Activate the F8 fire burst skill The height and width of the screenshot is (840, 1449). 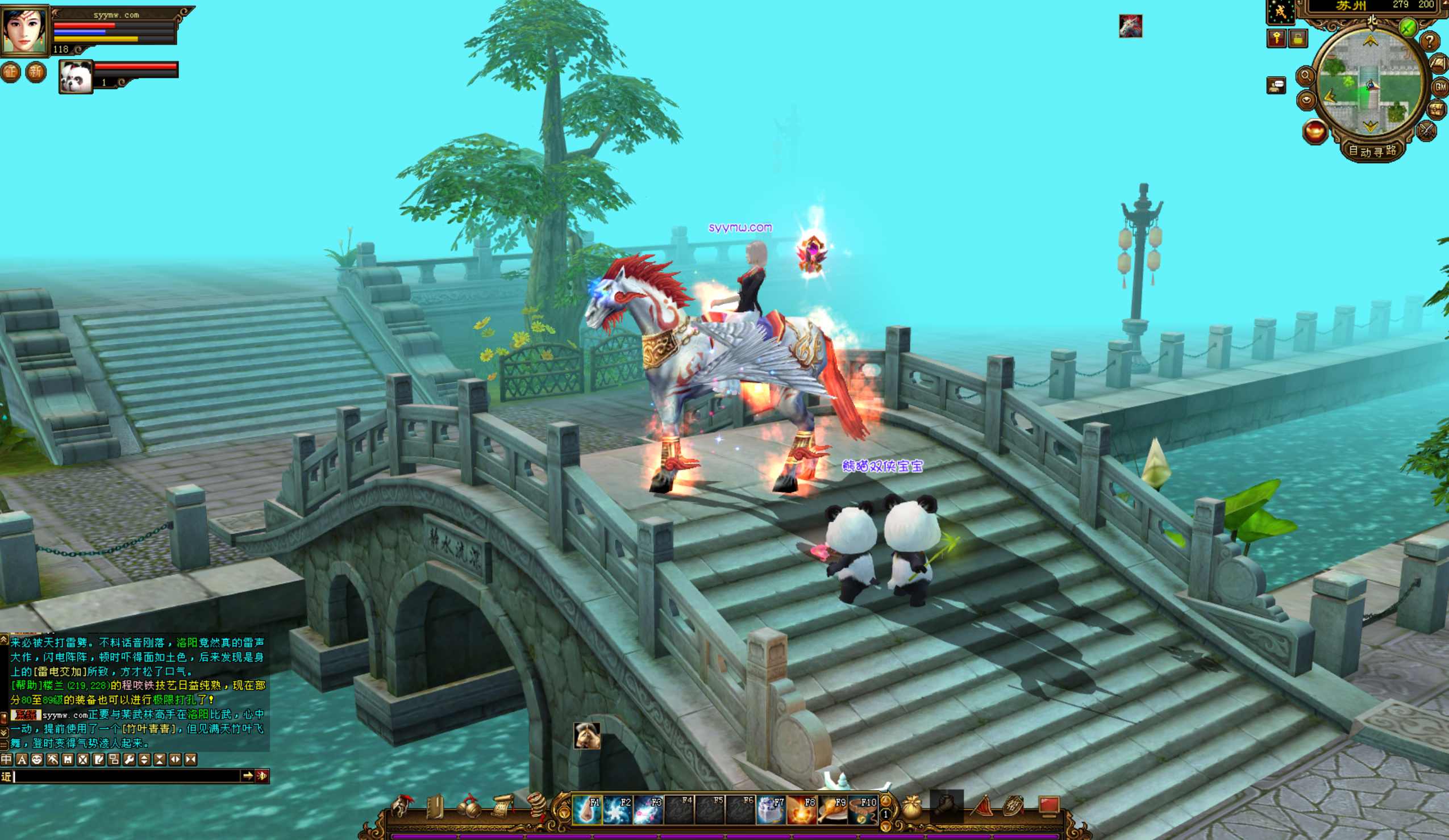click(x=802, y=809)
